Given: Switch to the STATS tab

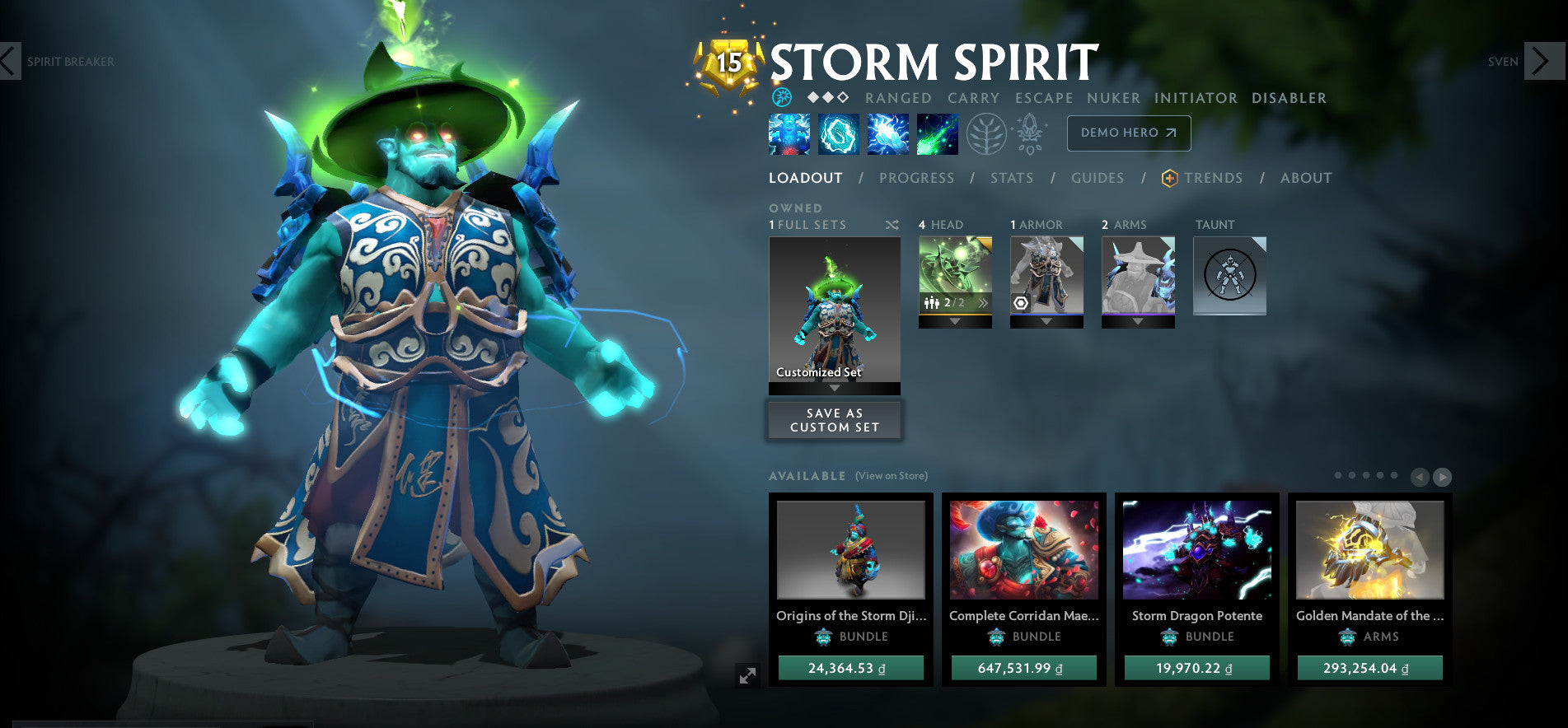Looking at the screenshot, I should click(x=1012, y=178).
